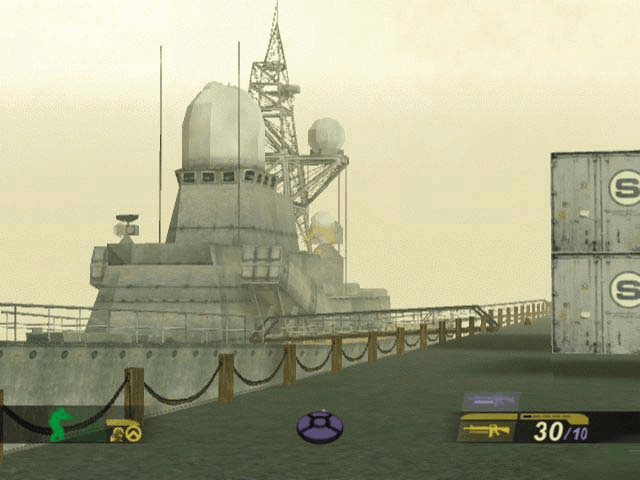Select the yellow vehicle icon

[125, 431]
